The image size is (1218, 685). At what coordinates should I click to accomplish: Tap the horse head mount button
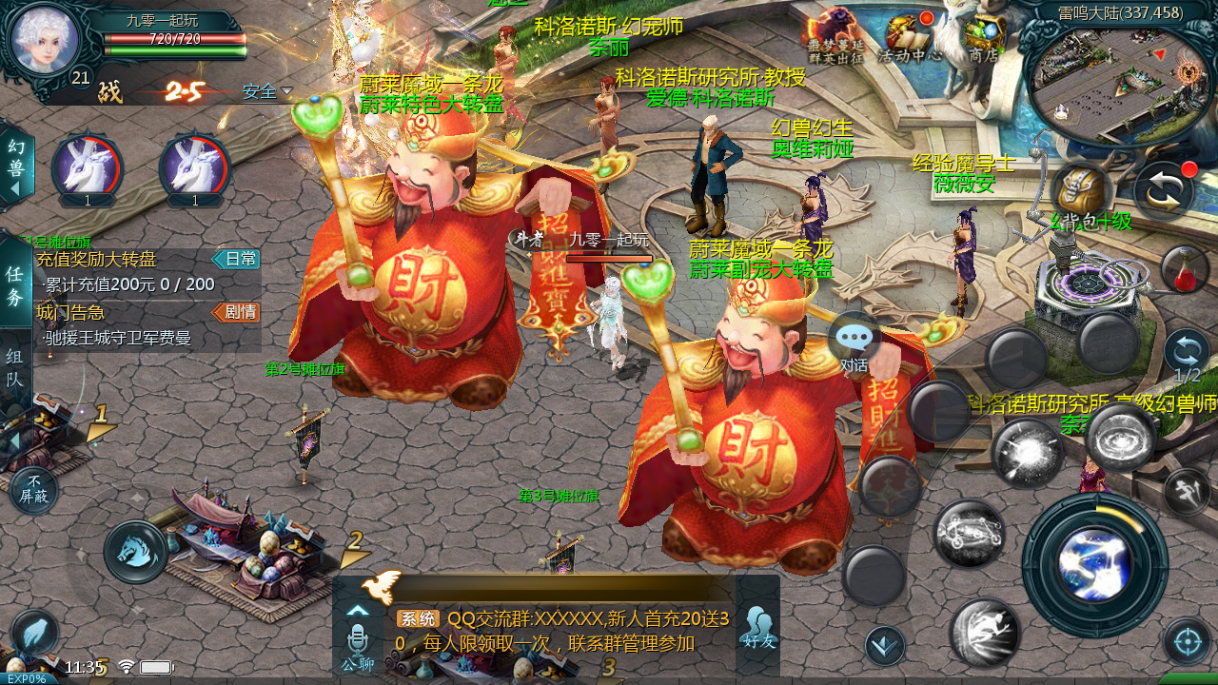point(135,551)
